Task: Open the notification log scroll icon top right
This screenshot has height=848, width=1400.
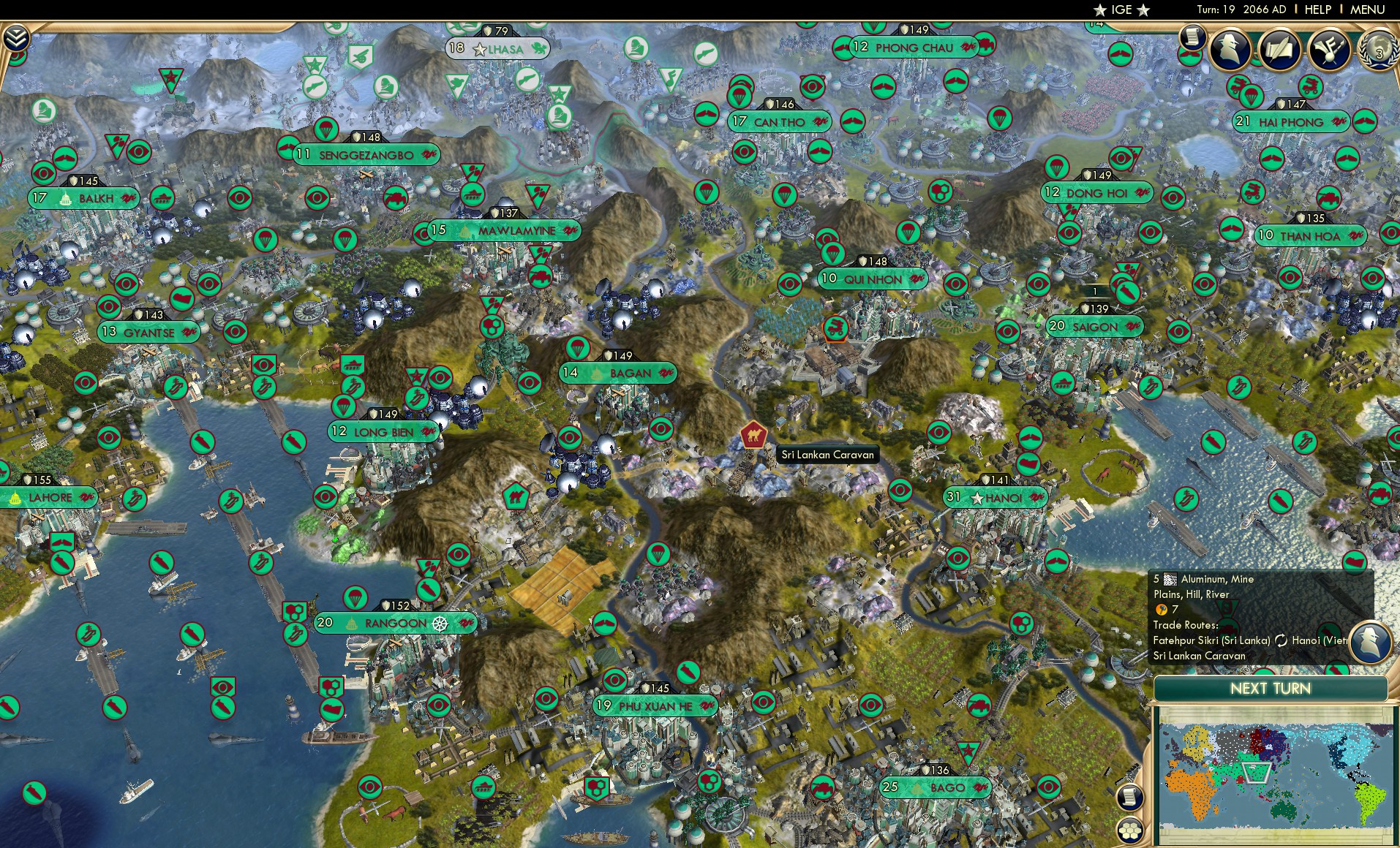Action: [1193, 37]
